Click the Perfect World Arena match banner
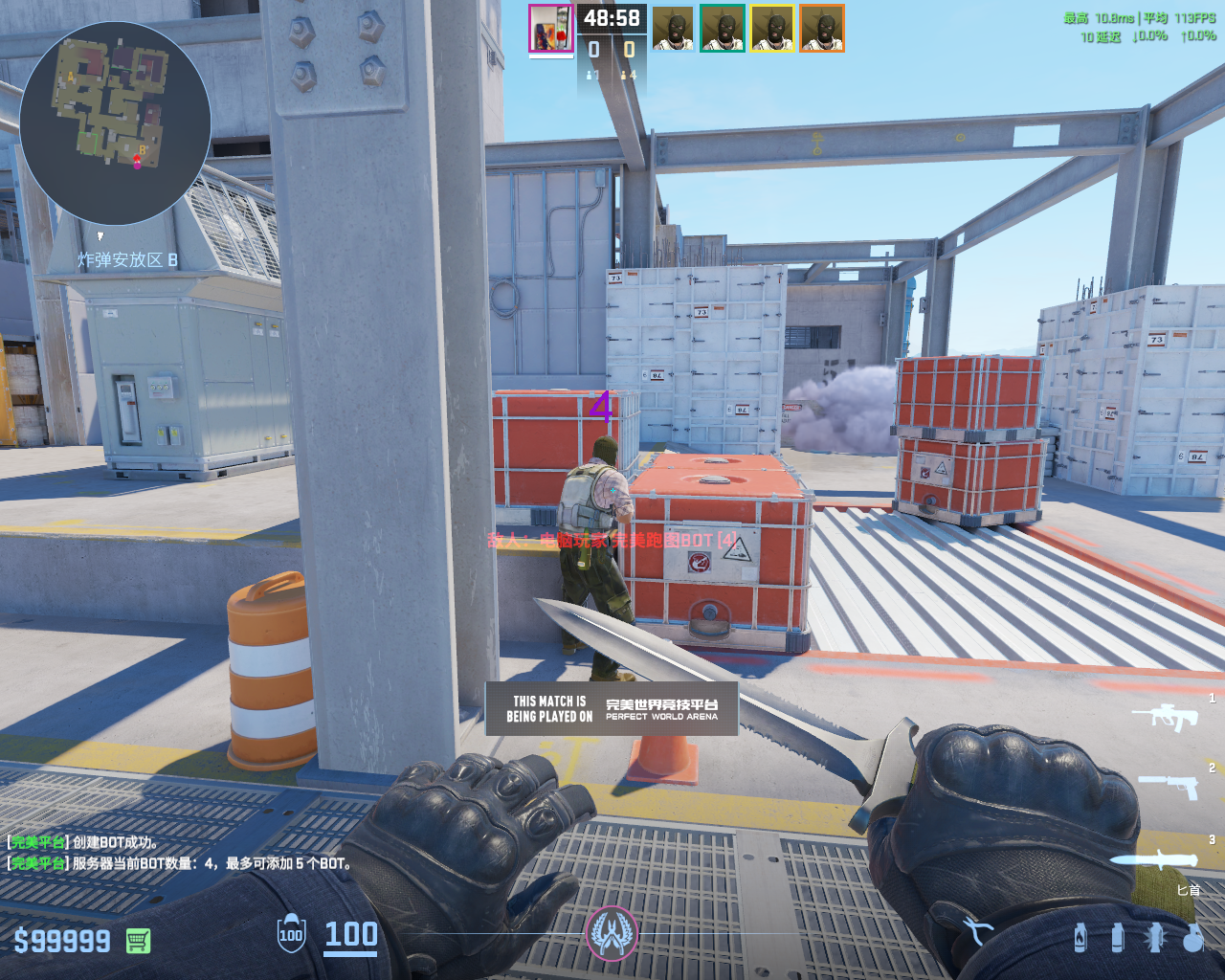 (x=612, y=708)
